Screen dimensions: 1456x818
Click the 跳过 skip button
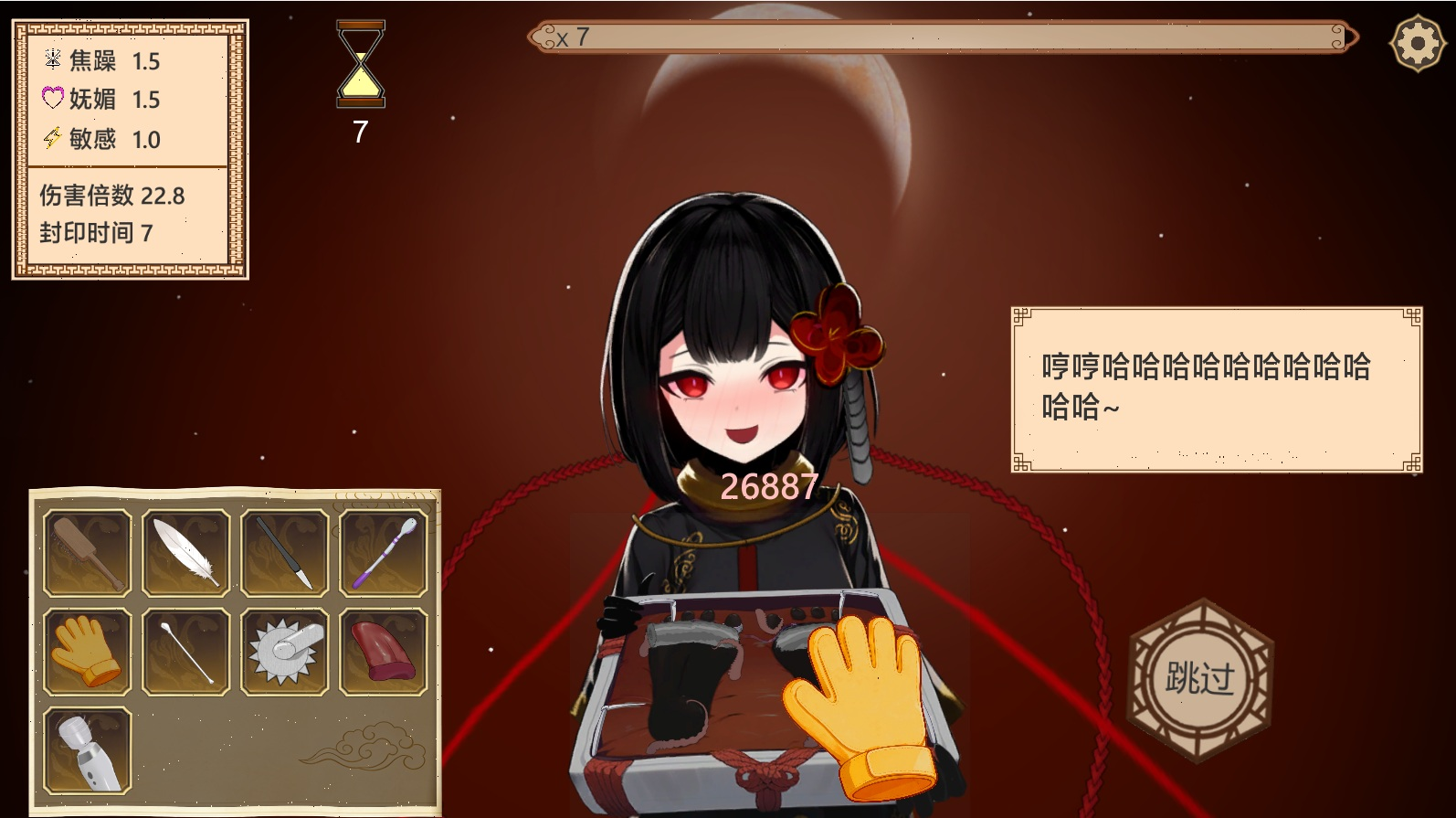tap(1199, 678)
